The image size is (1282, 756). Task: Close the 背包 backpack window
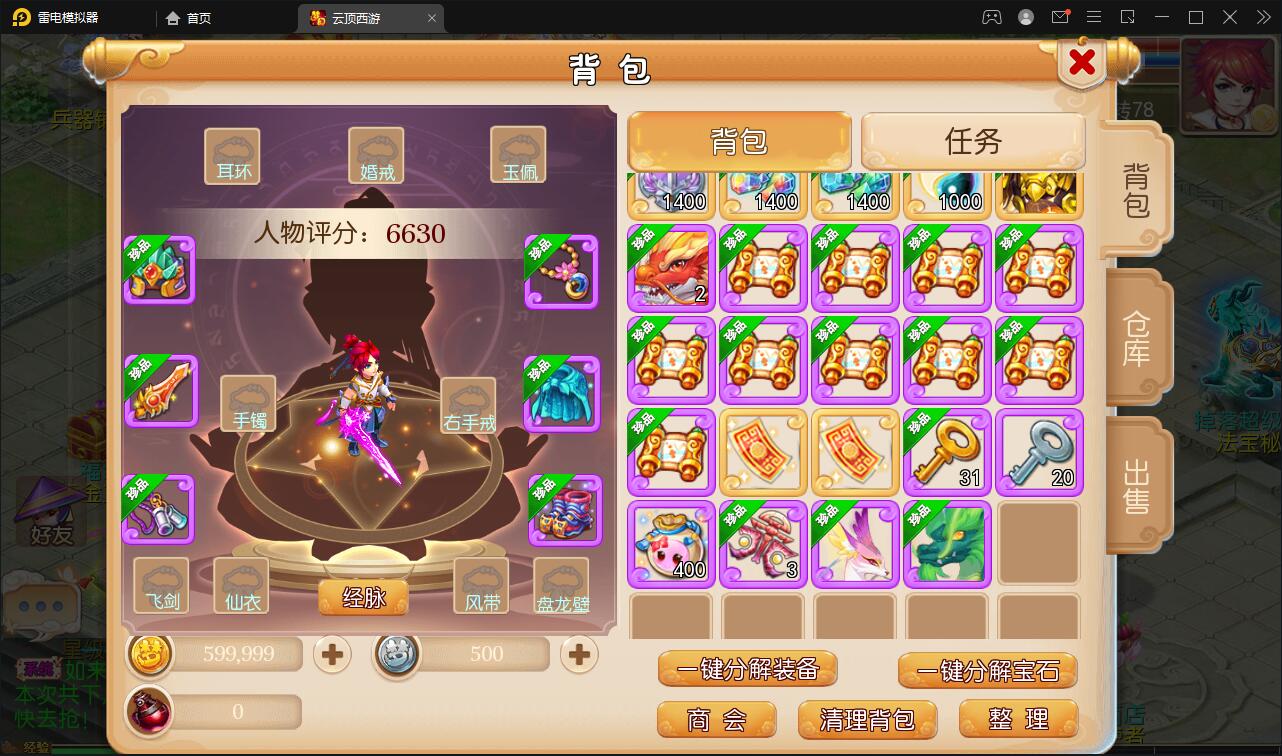[1082, 62]
